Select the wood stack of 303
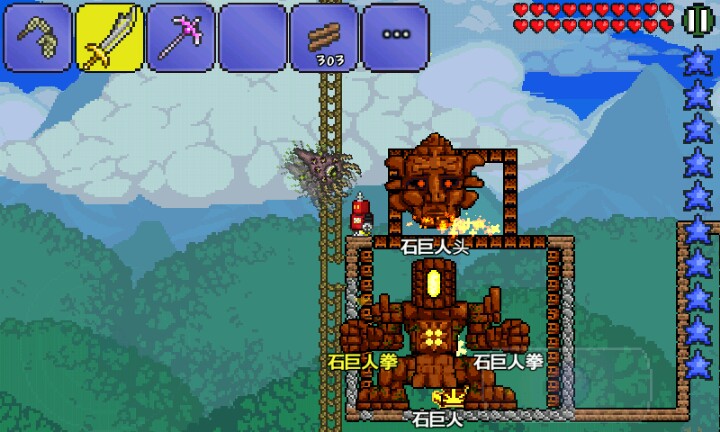This screenshot has width=720, height=432. coord(324,36)
